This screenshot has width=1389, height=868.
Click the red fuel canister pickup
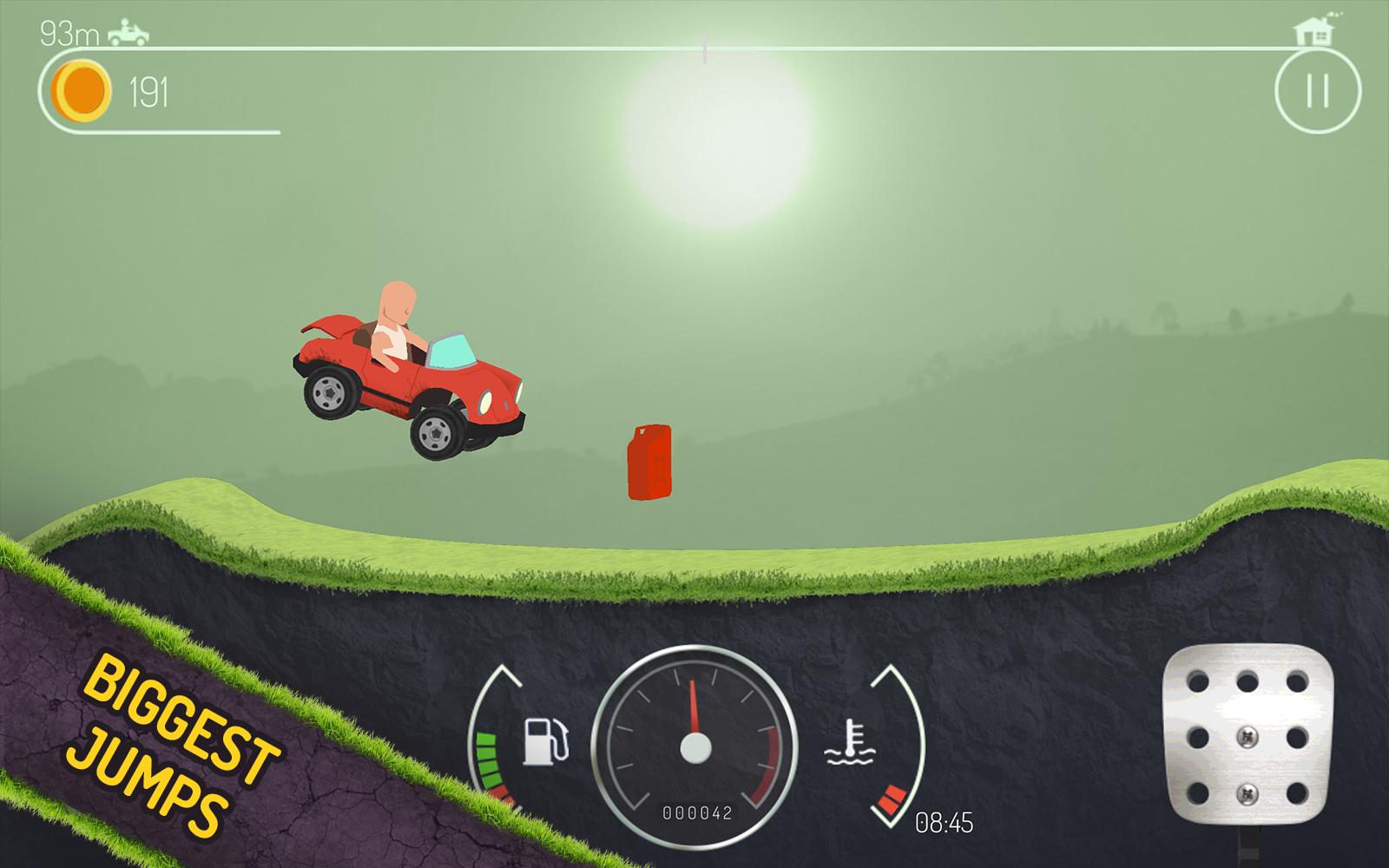pos(648,464)
